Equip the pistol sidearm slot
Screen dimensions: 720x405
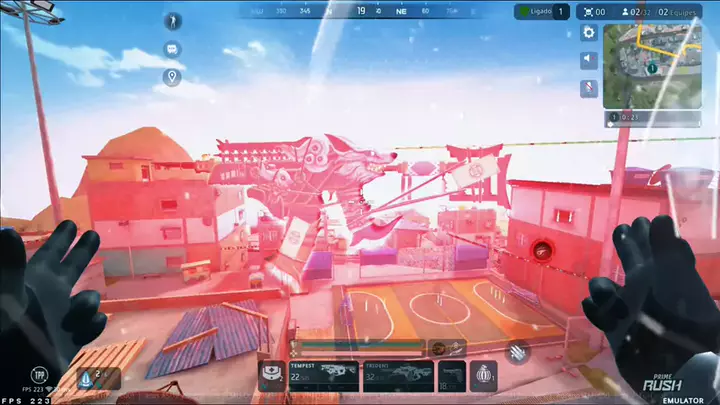[x=451, y=375]
